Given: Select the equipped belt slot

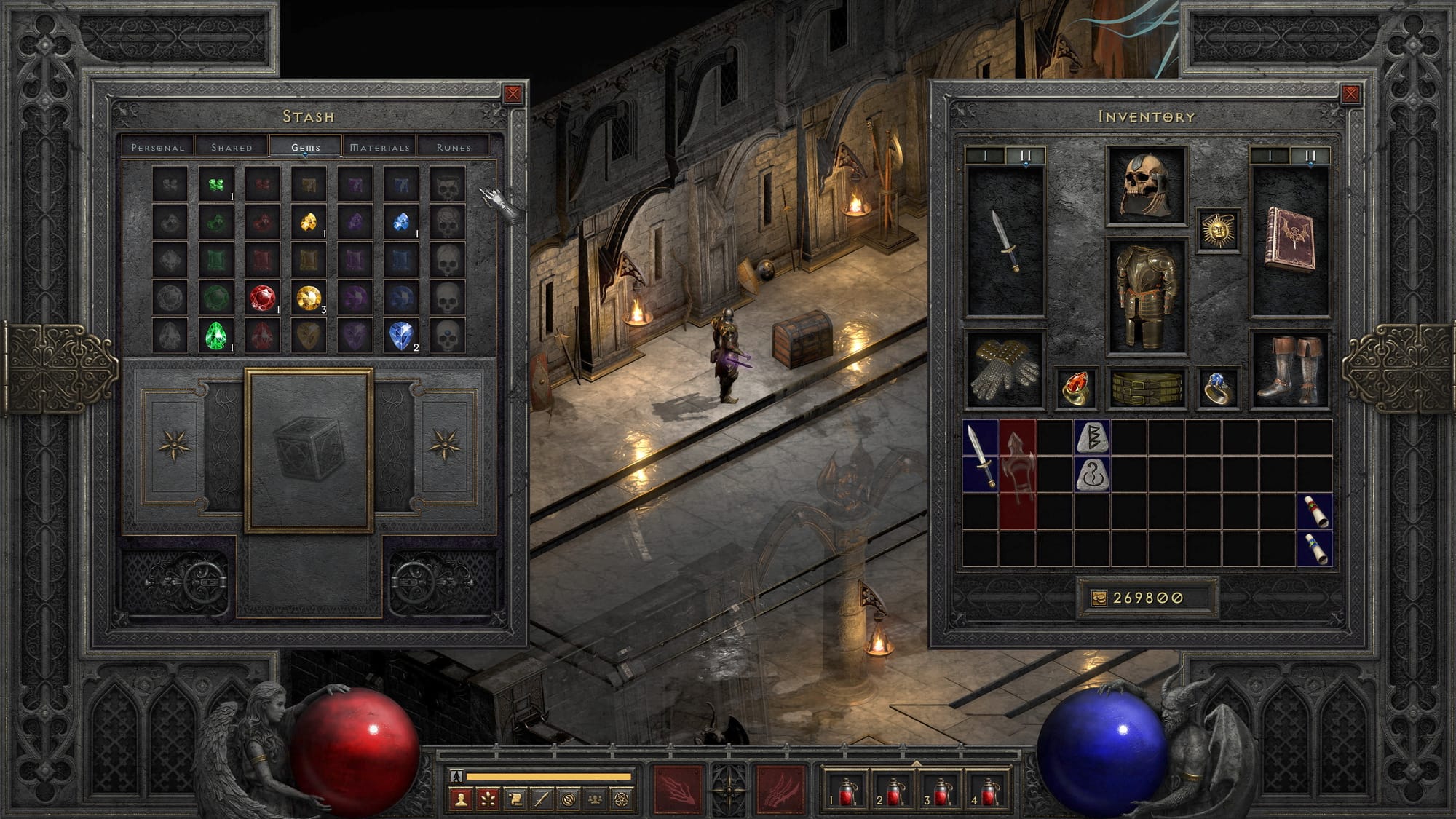Looking at the screenshot, I should tap(1146, 388).
